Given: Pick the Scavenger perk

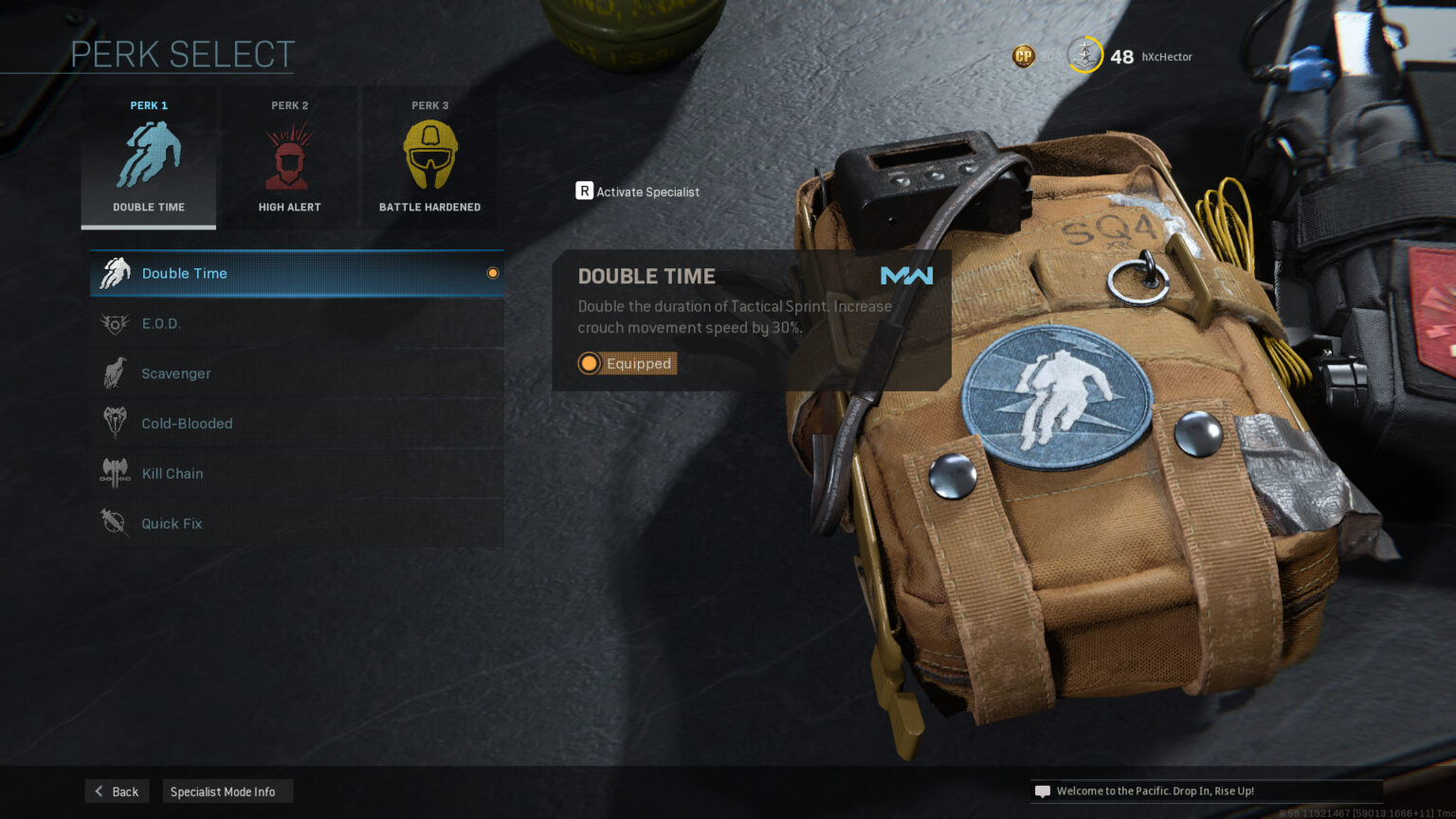Looking at the screenshot, I should (297, 373).
